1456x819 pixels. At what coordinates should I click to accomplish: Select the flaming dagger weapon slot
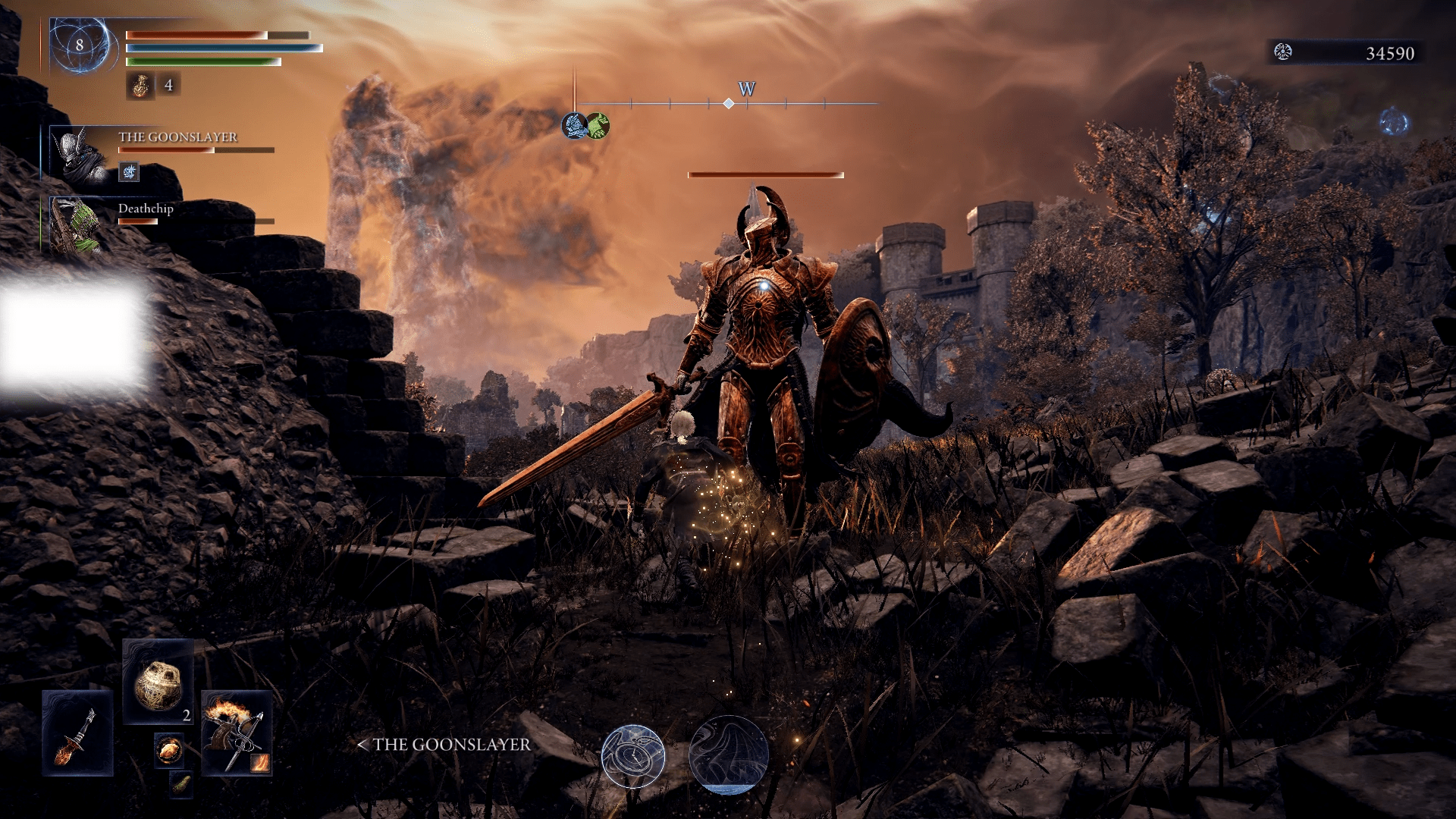[77, 733]
